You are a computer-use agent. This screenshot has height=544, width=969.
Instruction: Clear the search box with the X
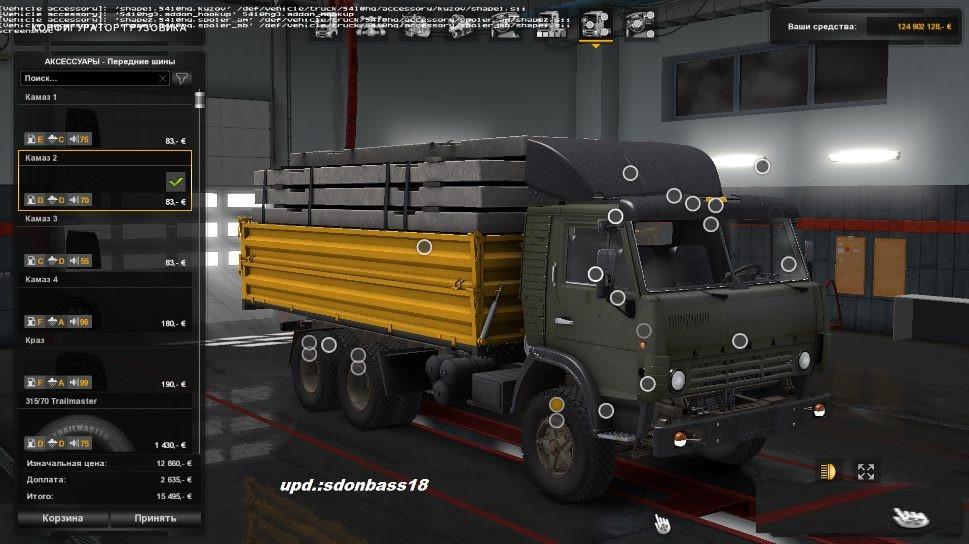(163, 77)
